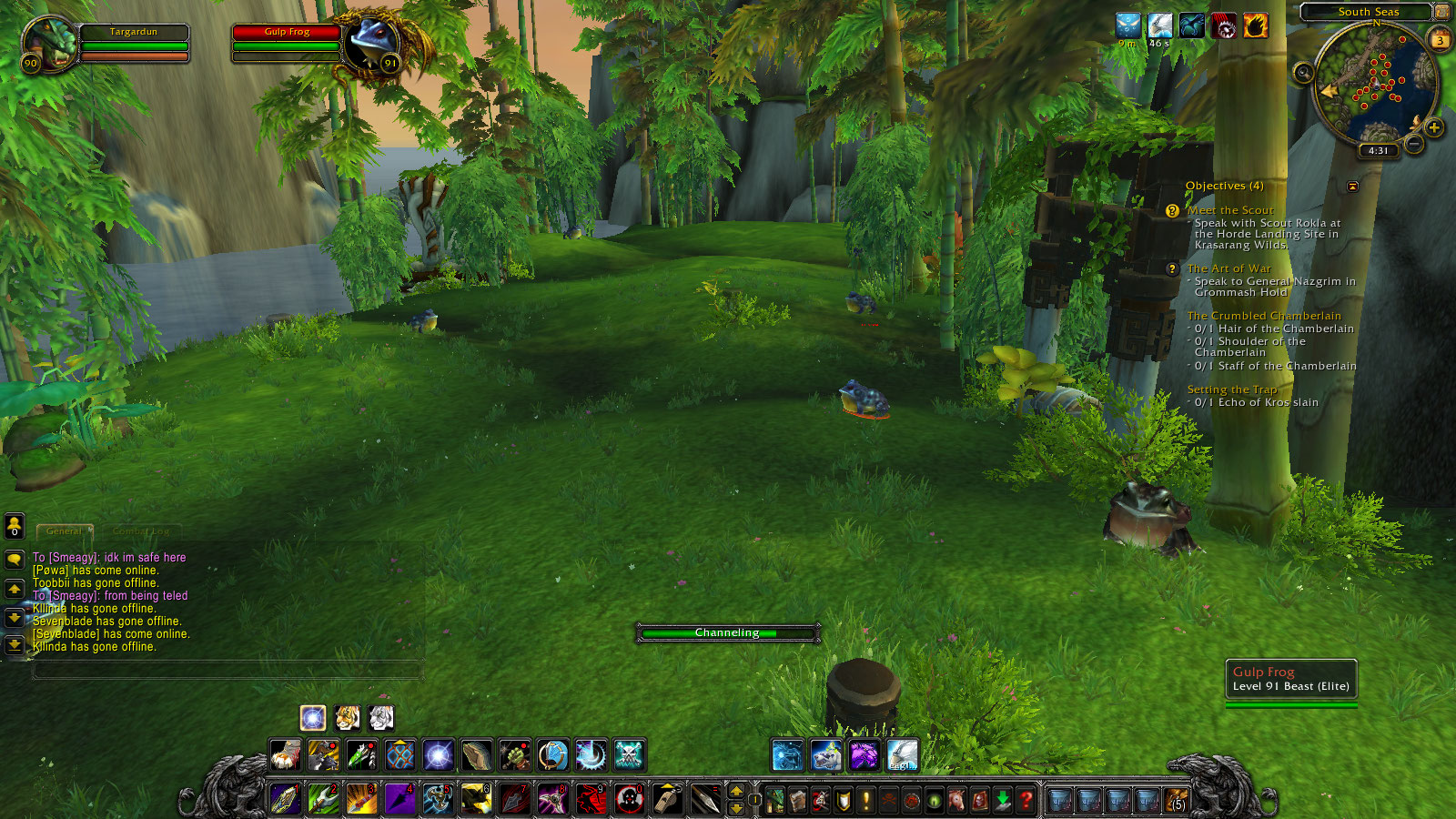Image resolution: width=1456 pixels, height=819 pixels.
Task: Open the red question mark help button
Action: pyautogui.click(x=1026, y=800)
